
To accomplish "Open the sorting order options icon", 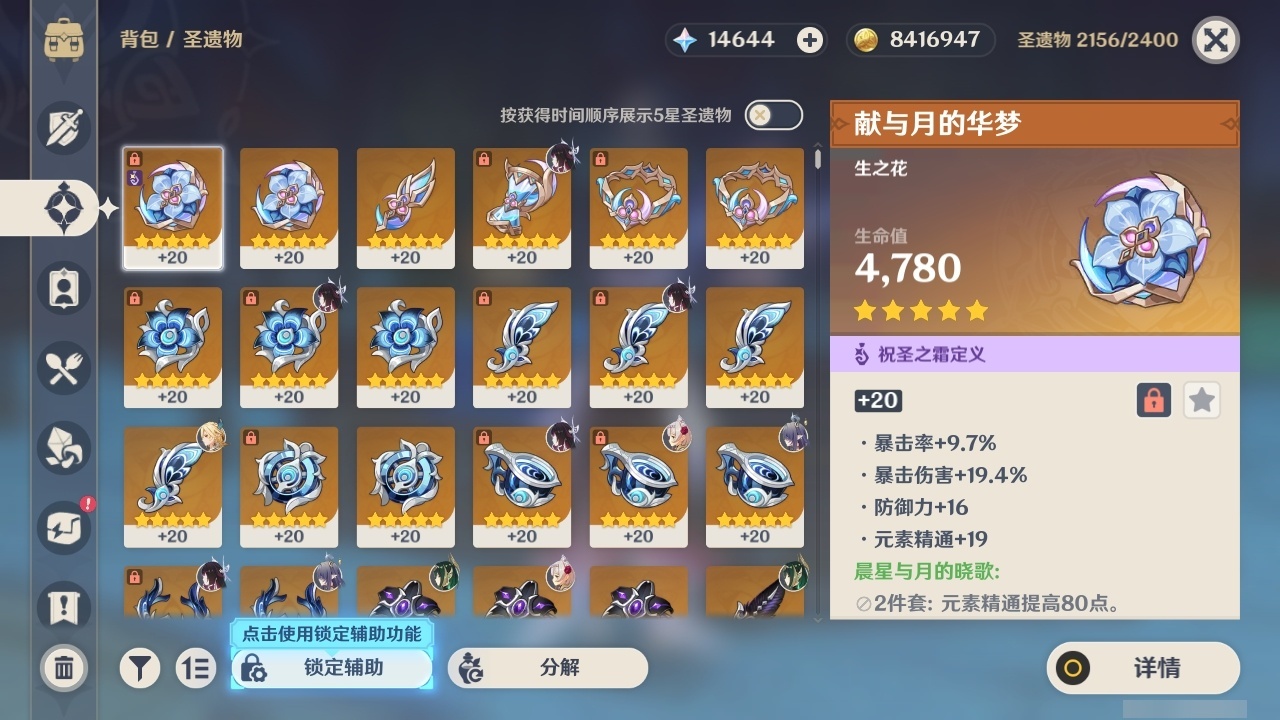I will tap(196, 668).
